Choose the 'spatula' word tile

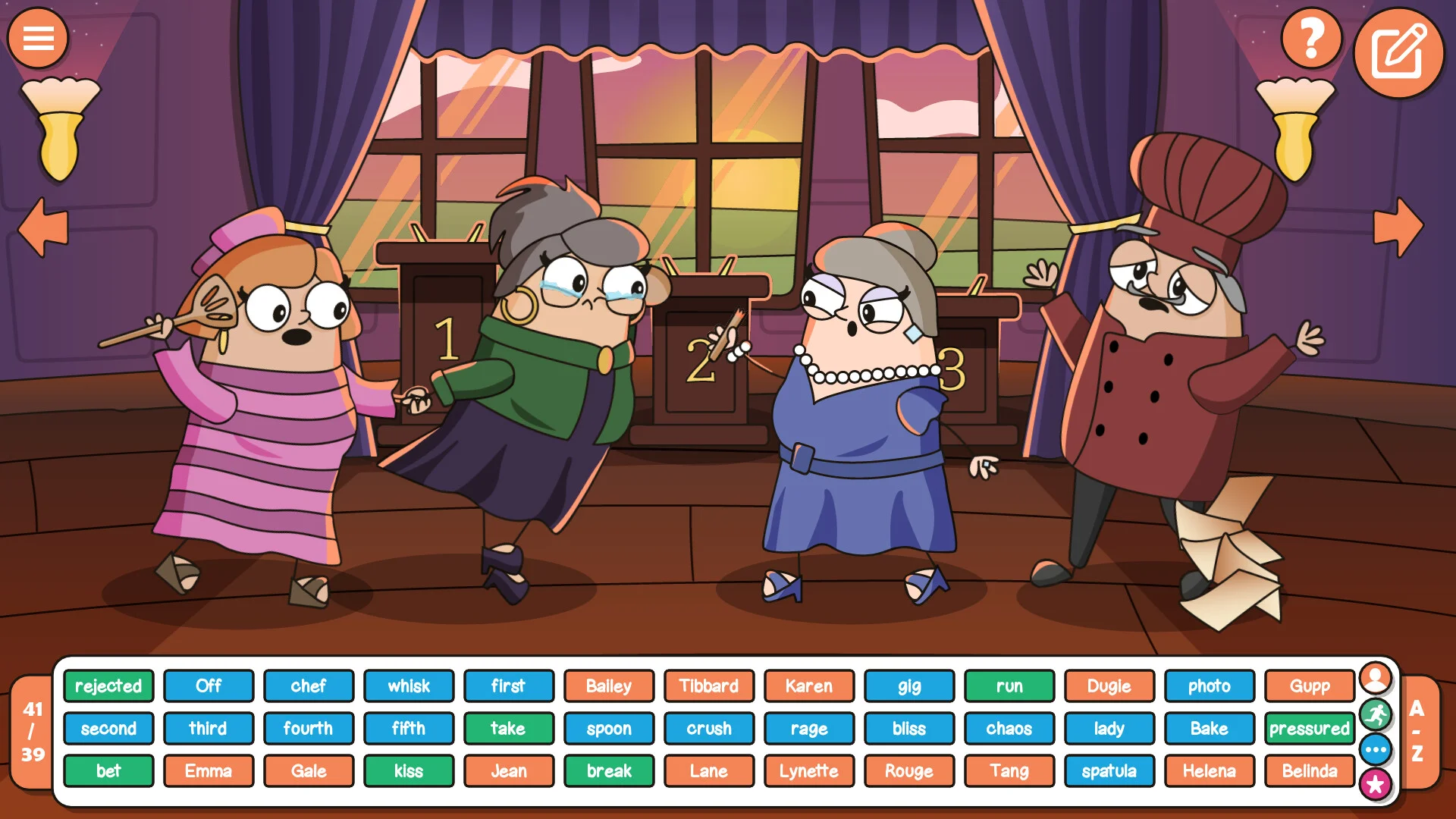coord(1109,770)
